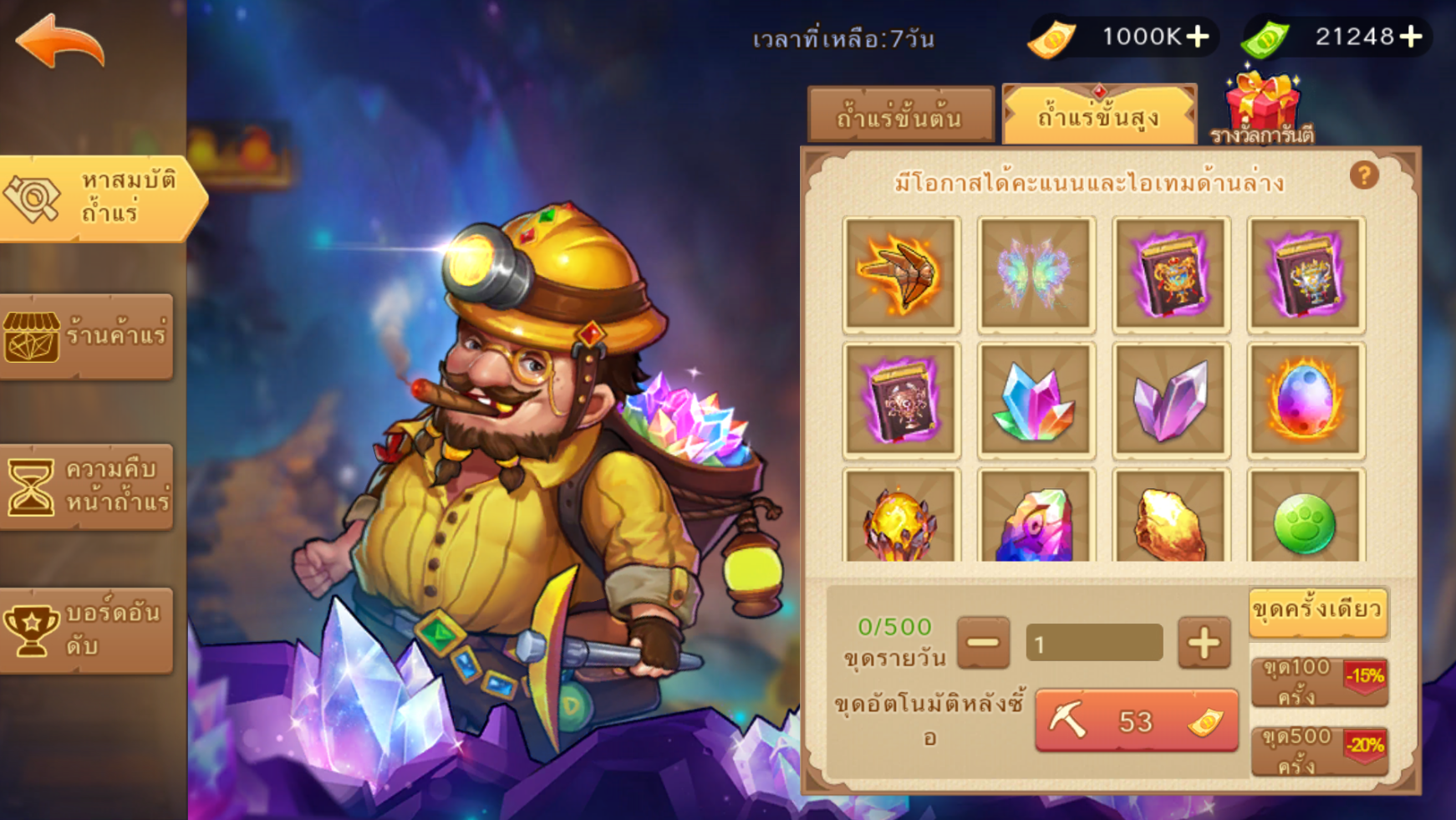The image size is (1456, 820).
Task: Choose the ขุด100ครั้ง option with 15% discount
Action: (x=1319, y=681)
